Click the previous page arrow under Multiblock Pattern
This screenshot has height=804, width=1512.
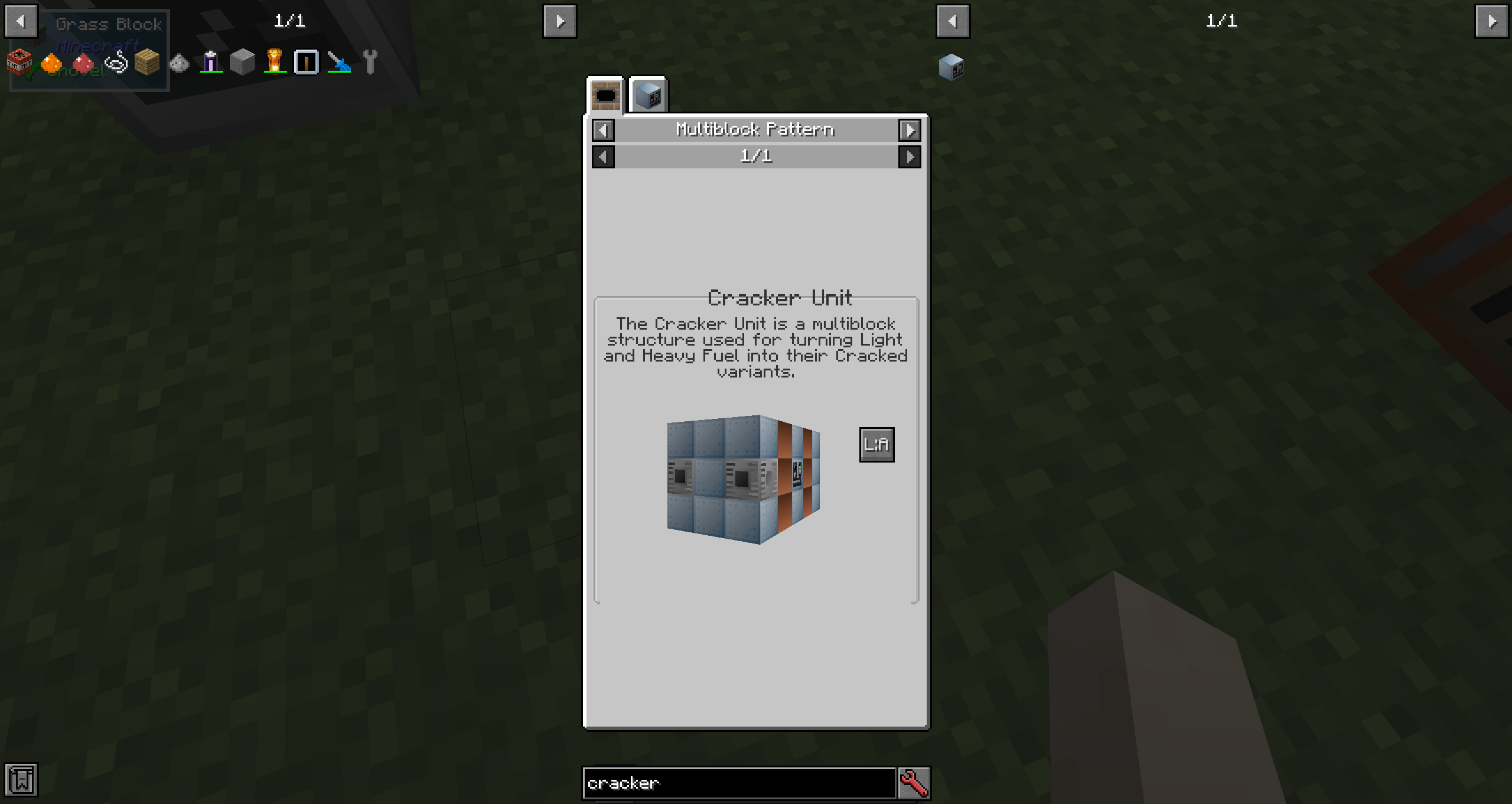(x=603, y=157)
